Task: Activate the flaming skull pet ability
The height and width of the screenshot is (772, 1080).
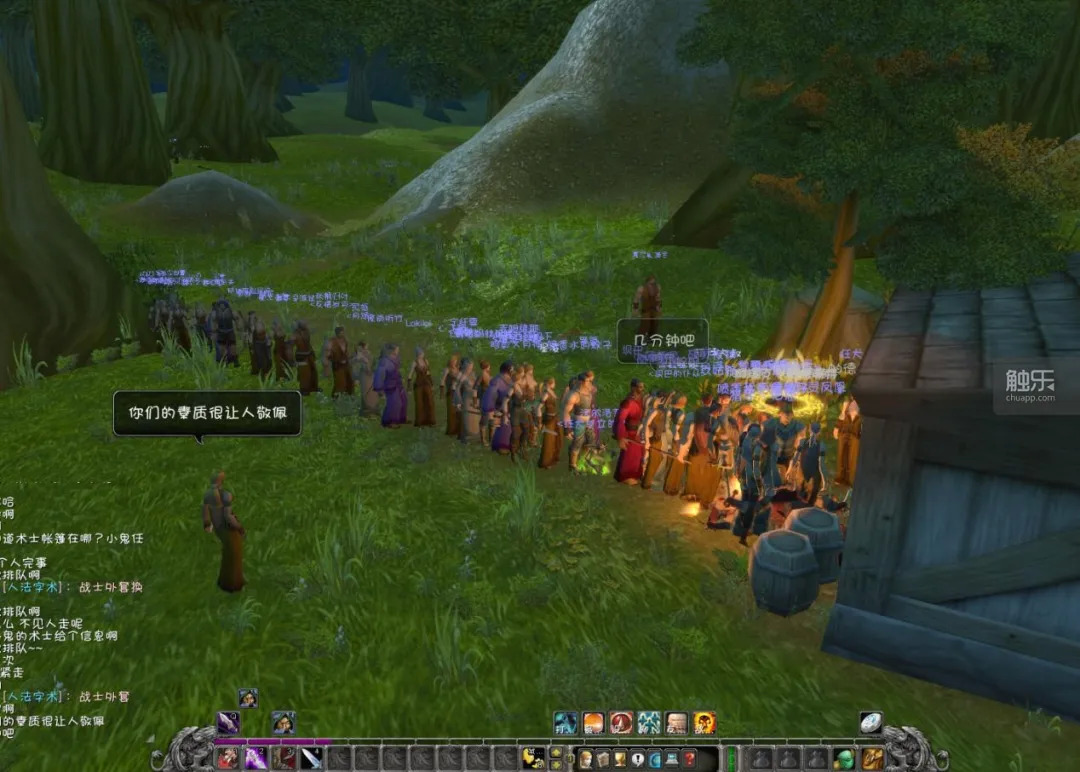Action: (705, 723)
